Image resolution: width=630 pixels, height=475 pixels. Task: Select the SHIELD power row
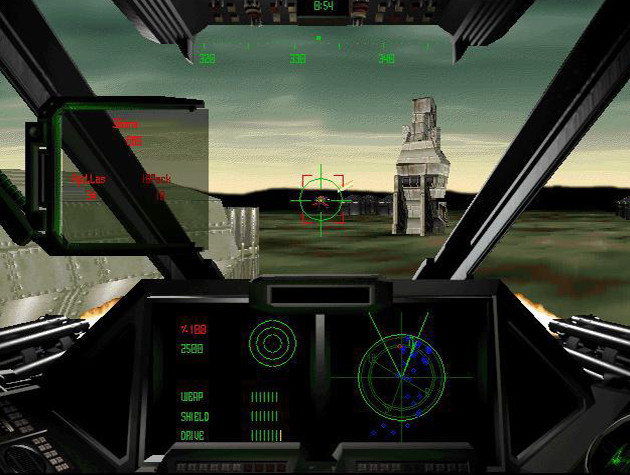pyautogui.click(x=228, y=416)
